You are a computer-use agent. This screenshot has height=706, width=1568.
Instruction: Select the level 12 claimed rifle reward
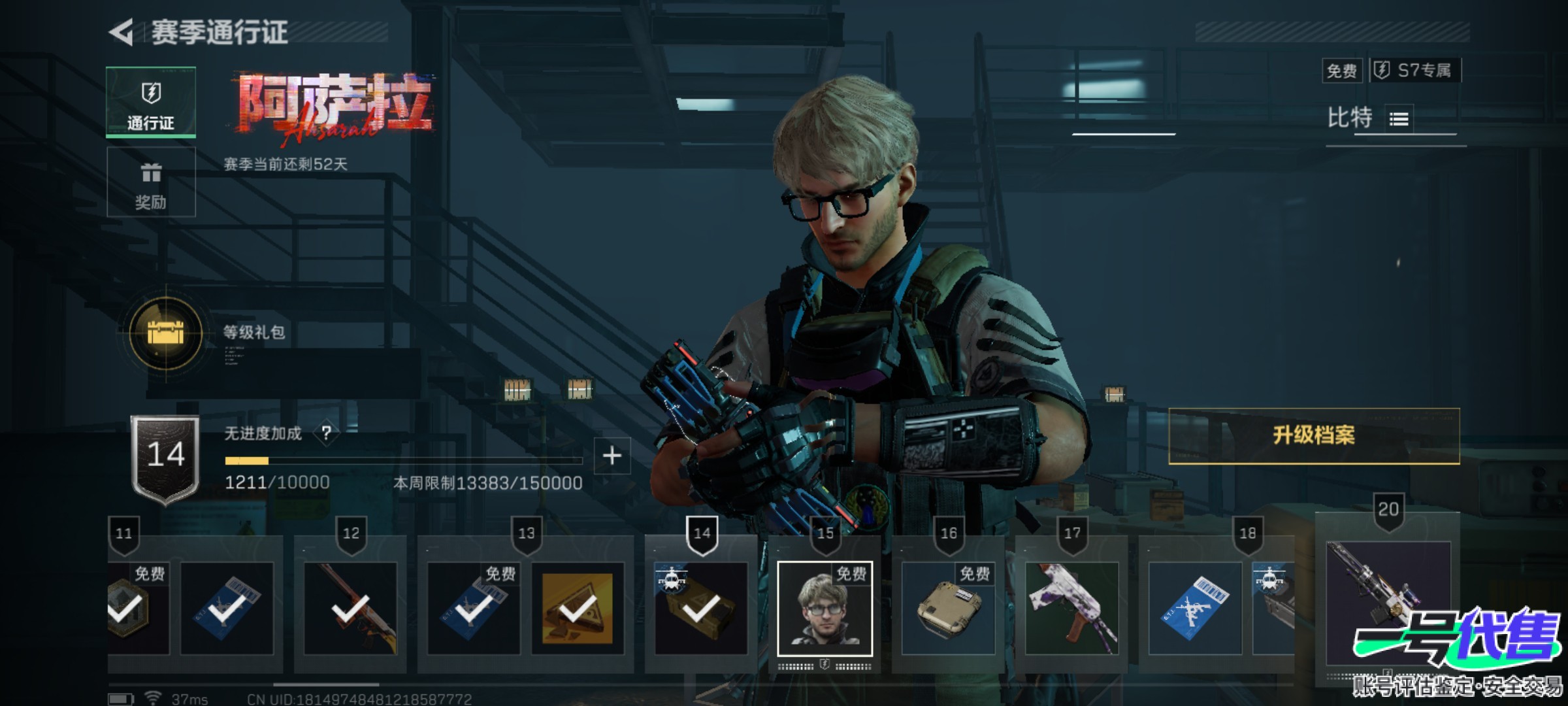pyautogui.click(x=350, y=609)
